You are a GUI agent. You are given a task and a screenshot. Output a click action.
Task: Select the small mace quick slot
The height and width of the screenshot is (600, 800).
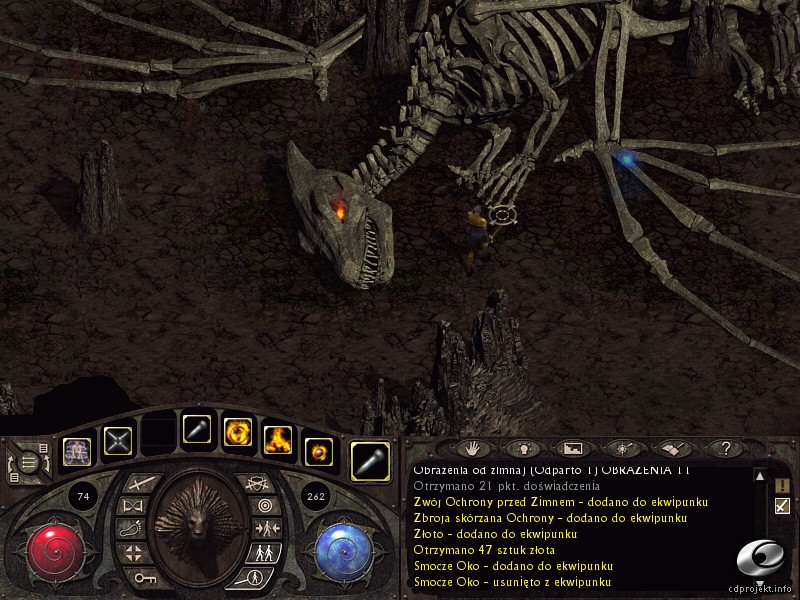coord(195,429)
